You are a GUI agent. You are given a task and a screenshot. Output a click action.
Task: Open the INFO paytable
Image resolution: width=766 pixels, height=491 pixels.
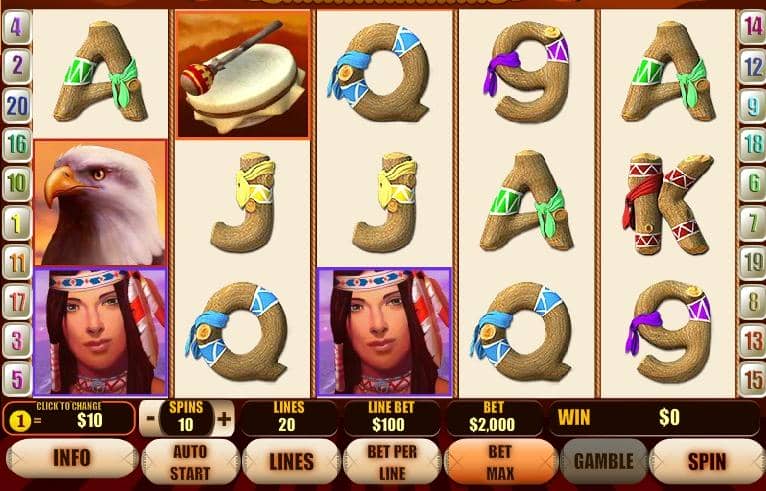(x=70, y=459)
